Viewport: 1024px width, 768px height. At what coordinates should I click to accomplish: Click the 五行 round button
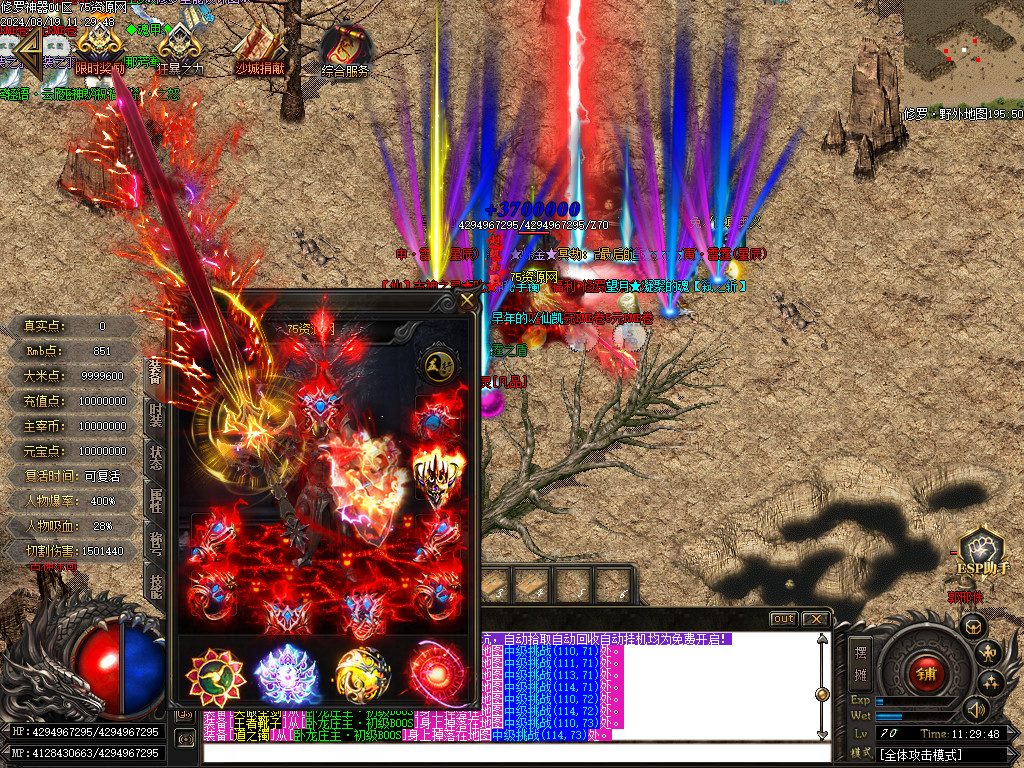[x=437, y=363]
